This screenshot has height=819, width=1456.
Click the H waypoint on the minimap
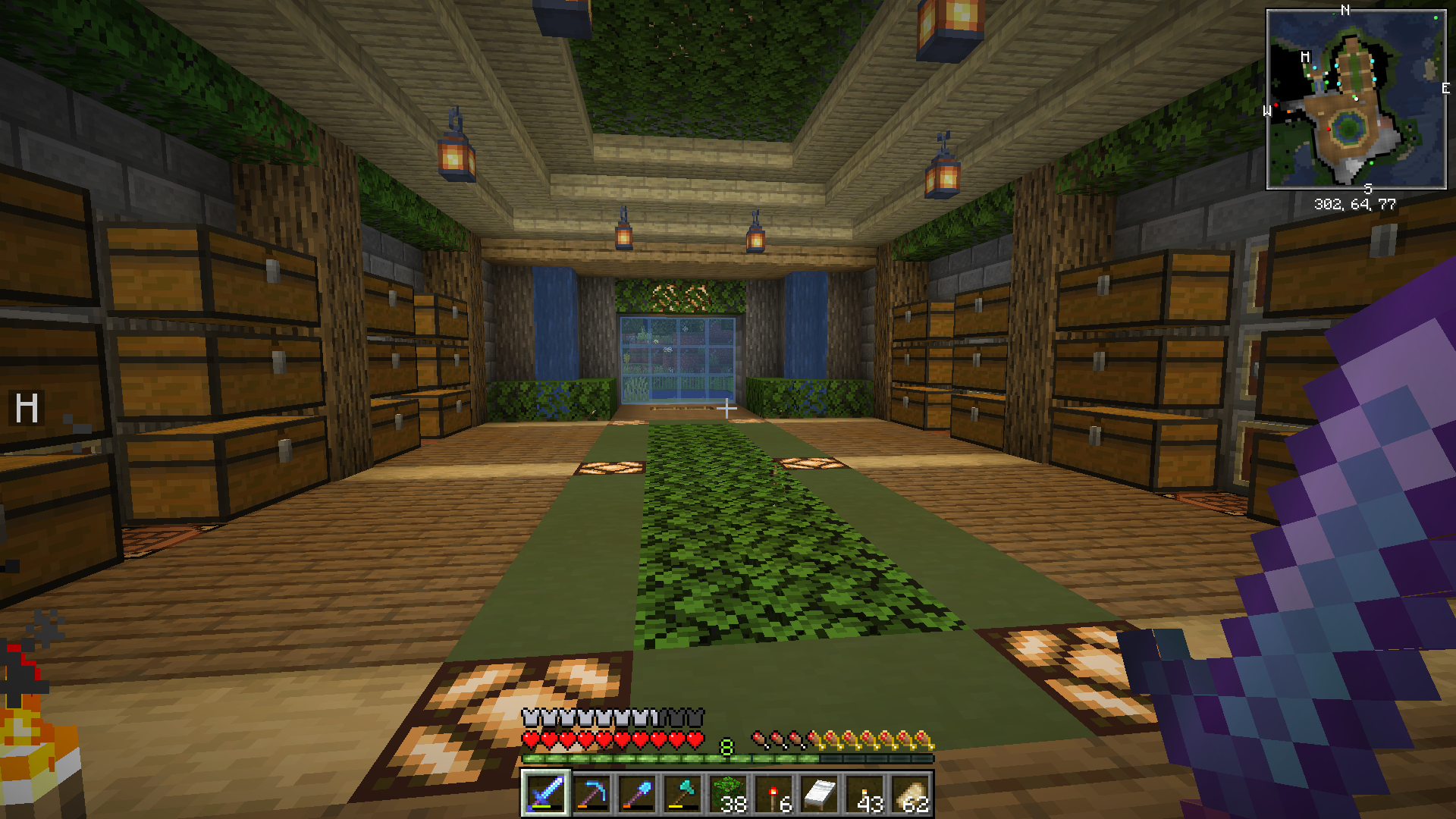(1305, 57)
